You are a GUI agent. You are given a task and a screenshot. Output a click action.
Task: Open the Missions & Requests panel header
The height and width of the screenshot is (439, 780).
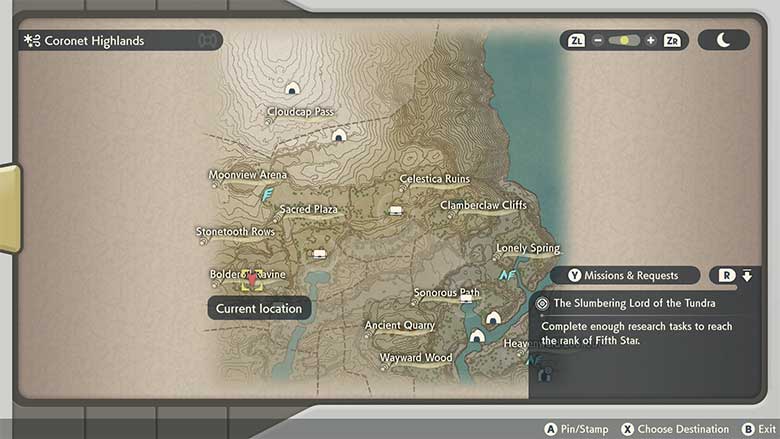pyautogui.click(x=628, y=275)
